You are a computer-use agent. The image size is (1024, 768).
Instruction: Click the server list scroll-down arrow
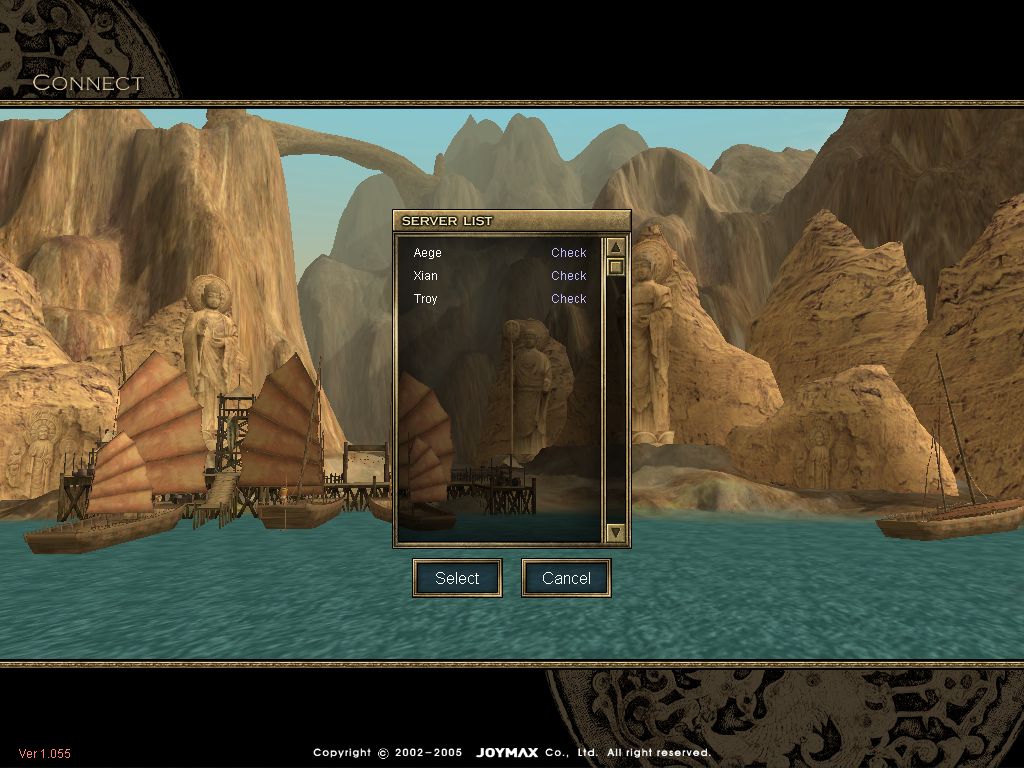tap(616, 533)
